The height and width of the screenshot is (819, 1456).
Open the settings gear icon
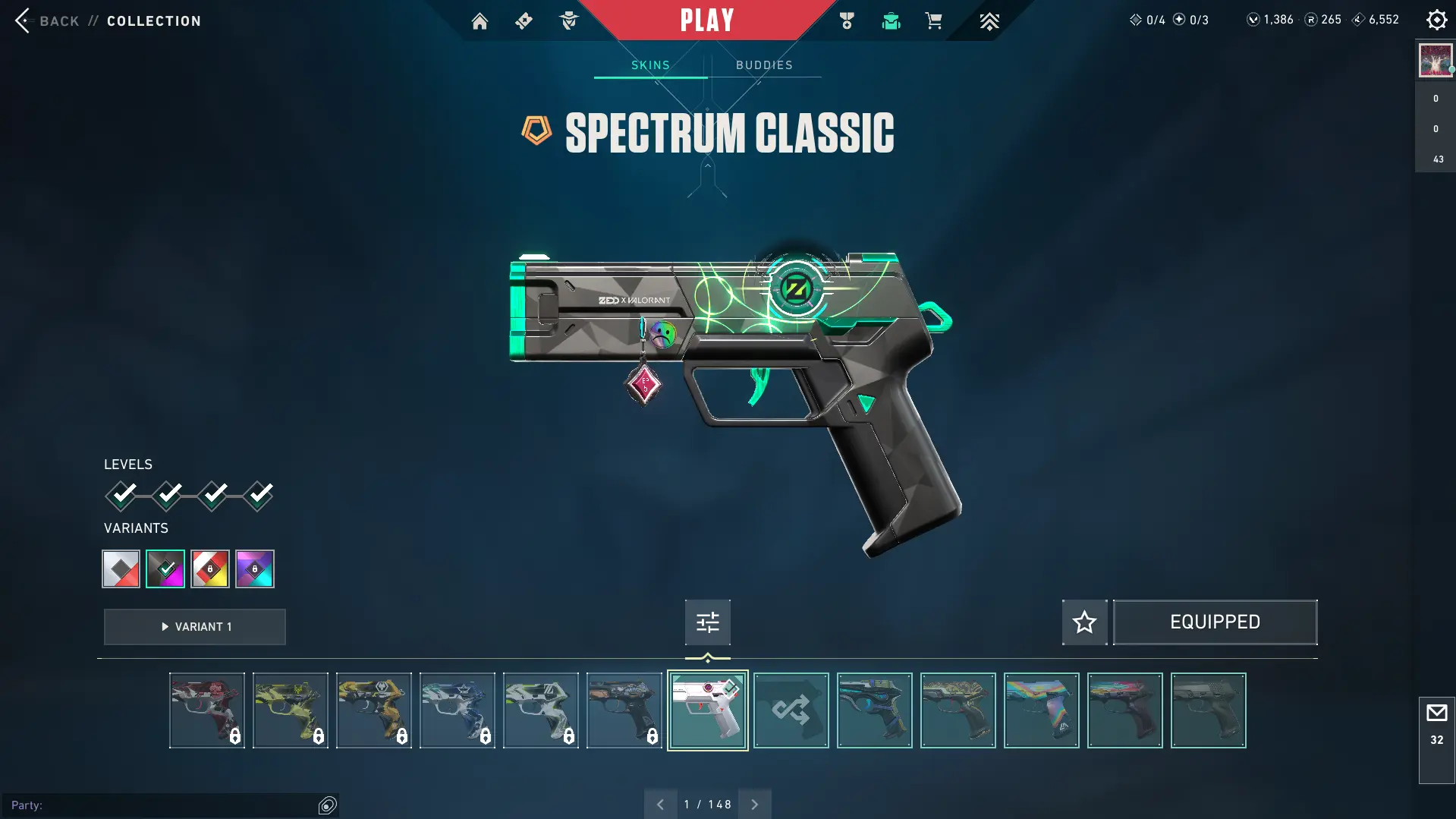click(x=1436, y=20)
